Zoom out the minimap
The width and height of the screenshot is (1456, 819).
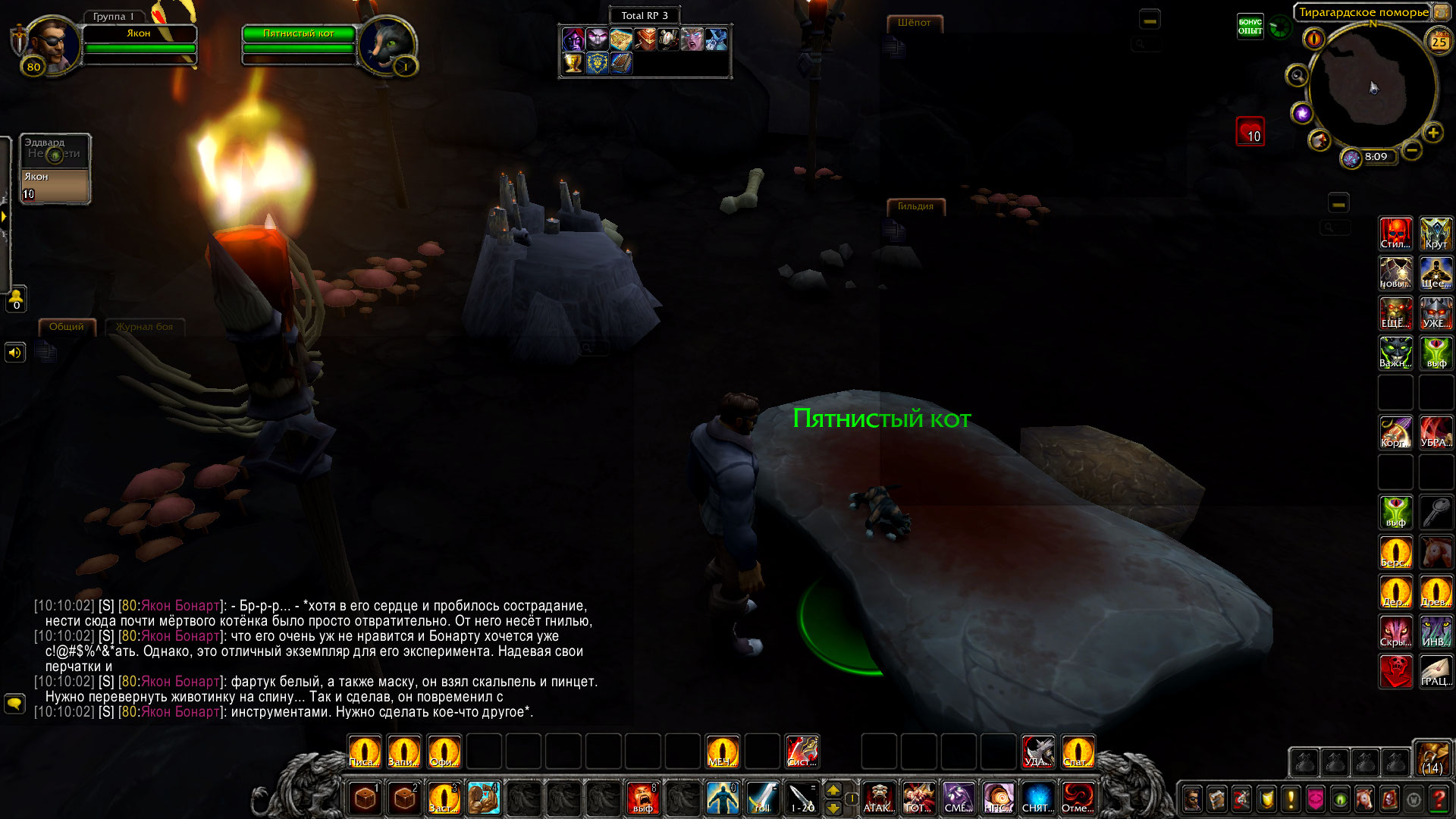click(1411, 150)
